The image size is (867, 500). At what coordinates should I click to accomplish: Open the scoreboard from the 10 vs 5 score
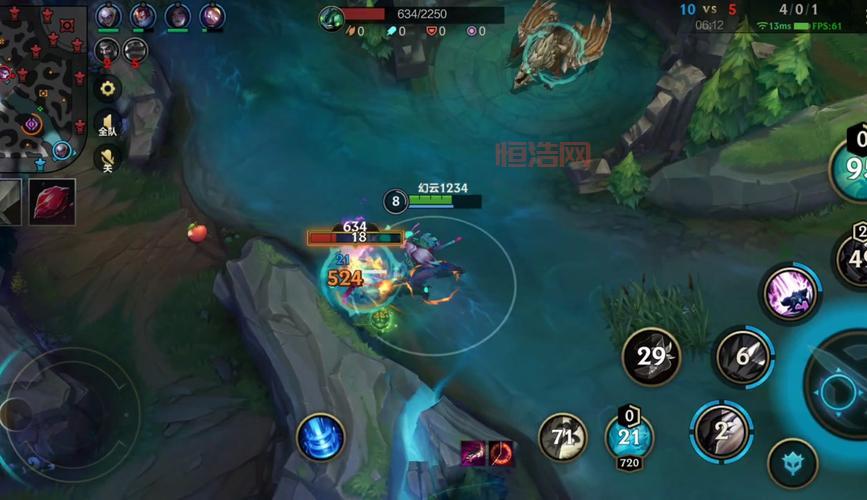click(708, 10)
